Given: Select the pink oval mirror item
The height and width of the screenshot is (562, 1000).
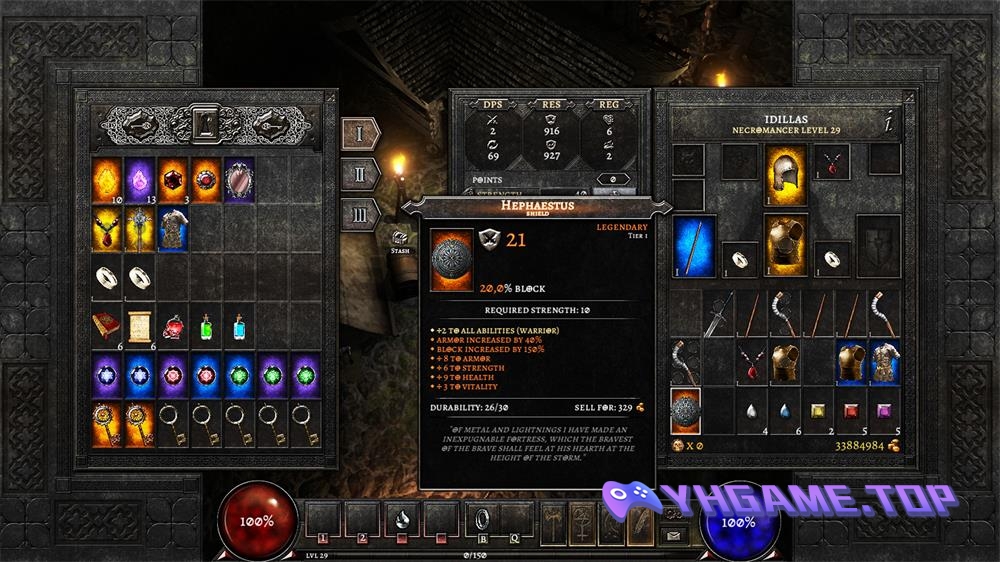Looking at the screenshot, I should click(x=239, y=180).
